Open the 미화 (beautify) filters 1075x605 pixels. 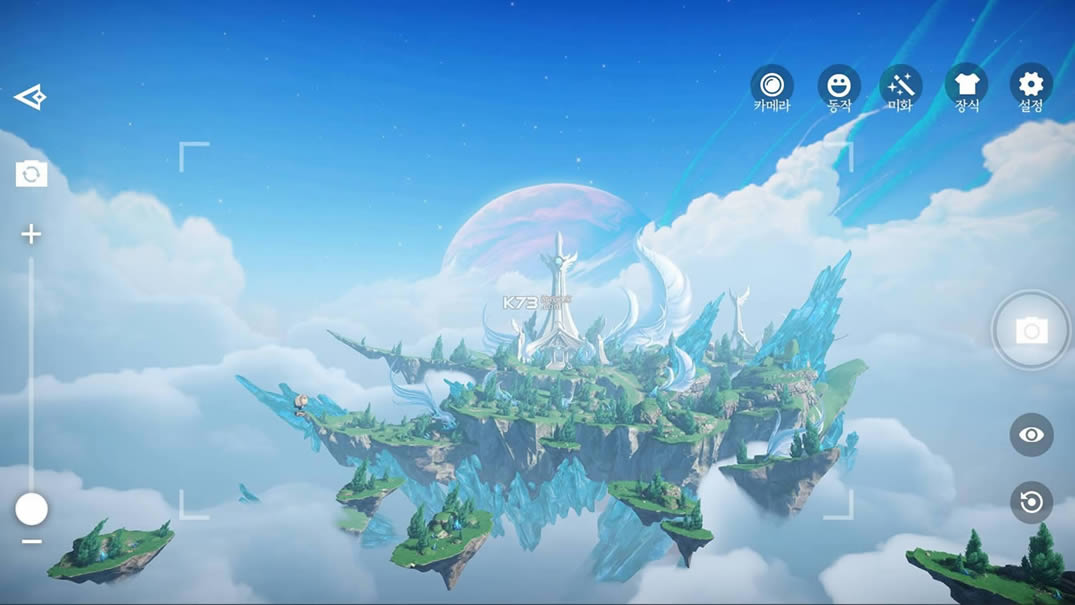tap(900, 86)
